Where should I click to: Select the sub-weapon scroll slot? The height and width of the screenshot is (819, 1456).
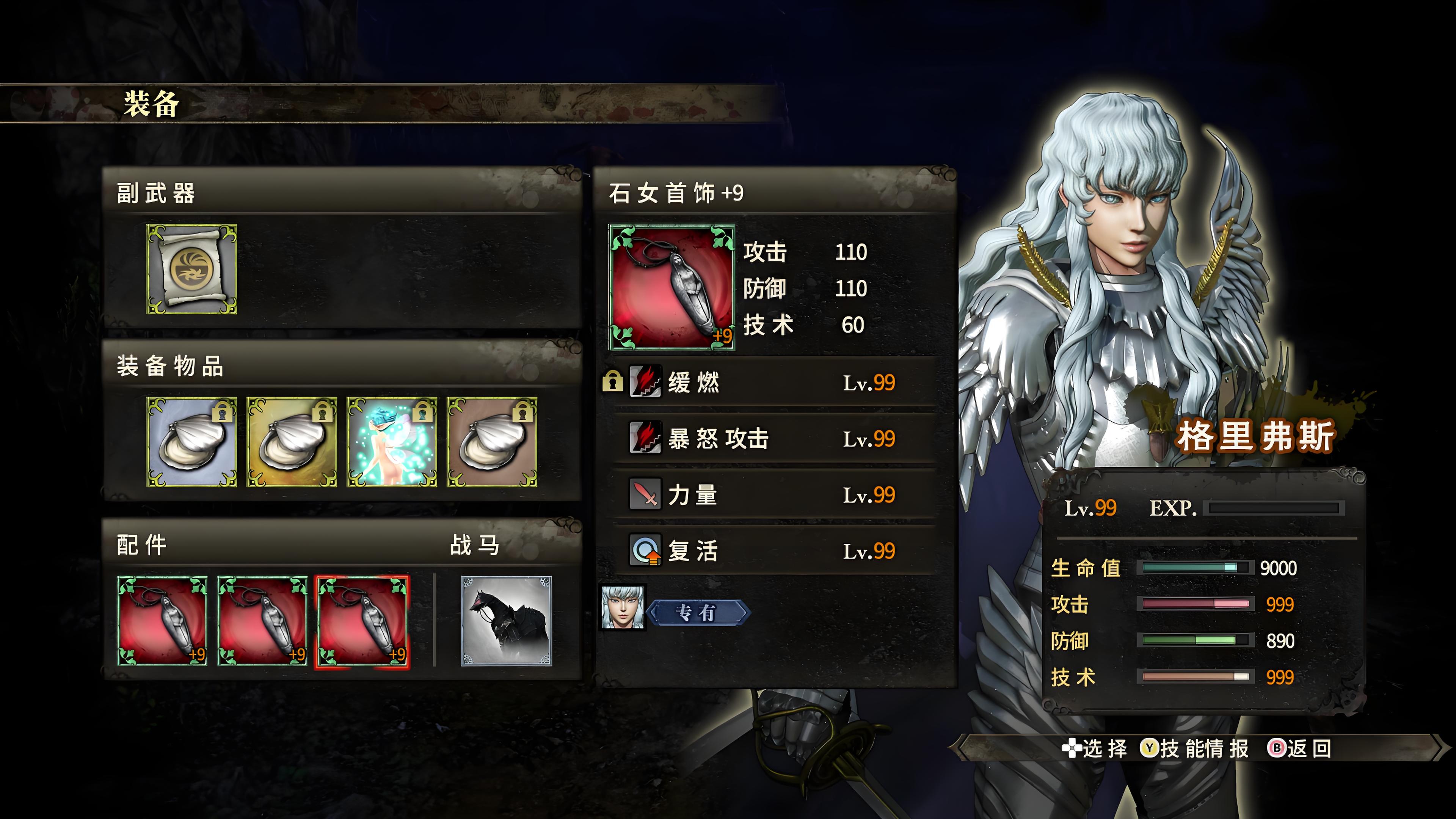click(191, 269)
